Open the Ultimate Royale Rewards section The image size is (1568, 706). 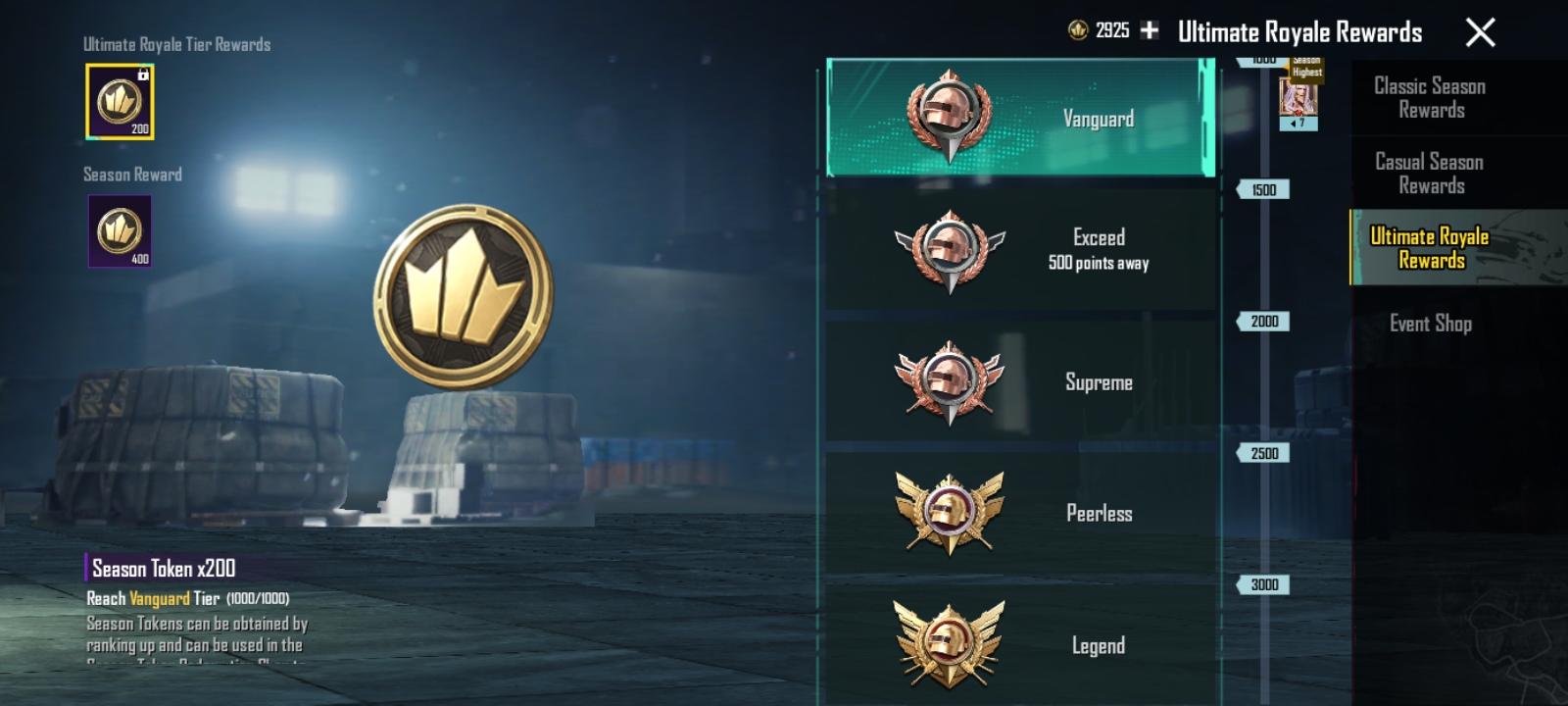(x=1431, y=247)
